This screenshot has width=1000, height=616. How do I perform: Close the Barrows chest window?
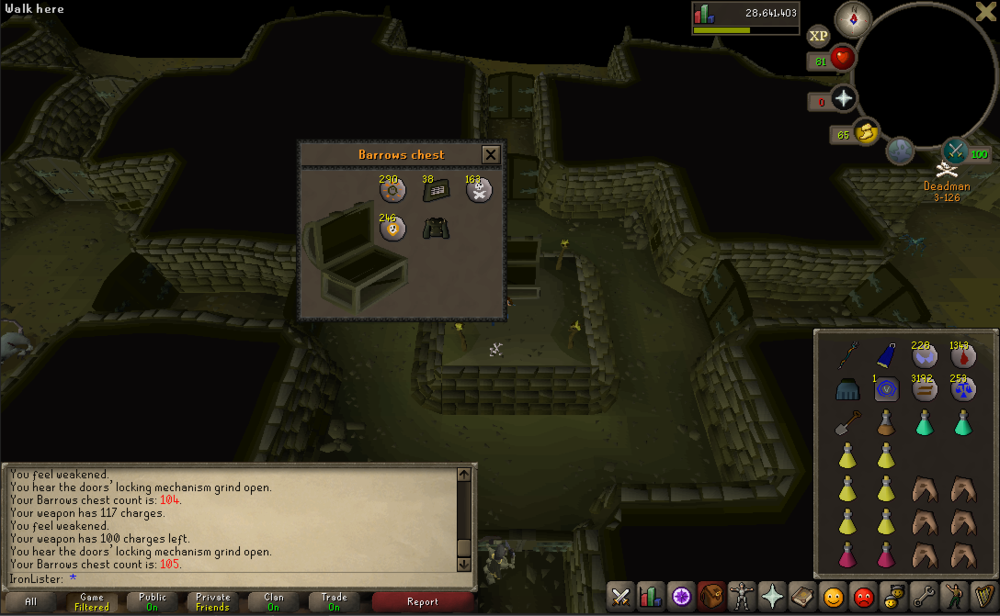[x=490, y=155]
